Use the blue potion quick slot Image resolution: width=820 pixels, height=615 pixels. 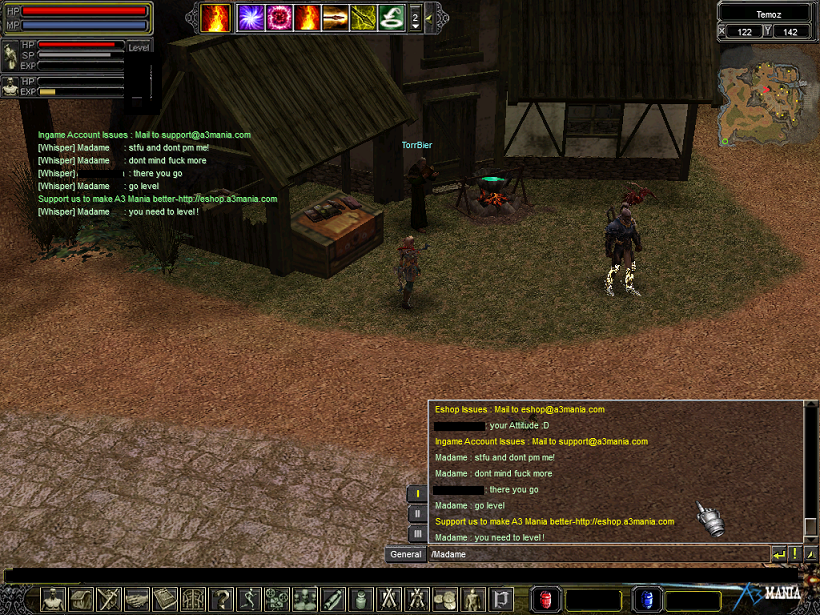coord(646,599)
